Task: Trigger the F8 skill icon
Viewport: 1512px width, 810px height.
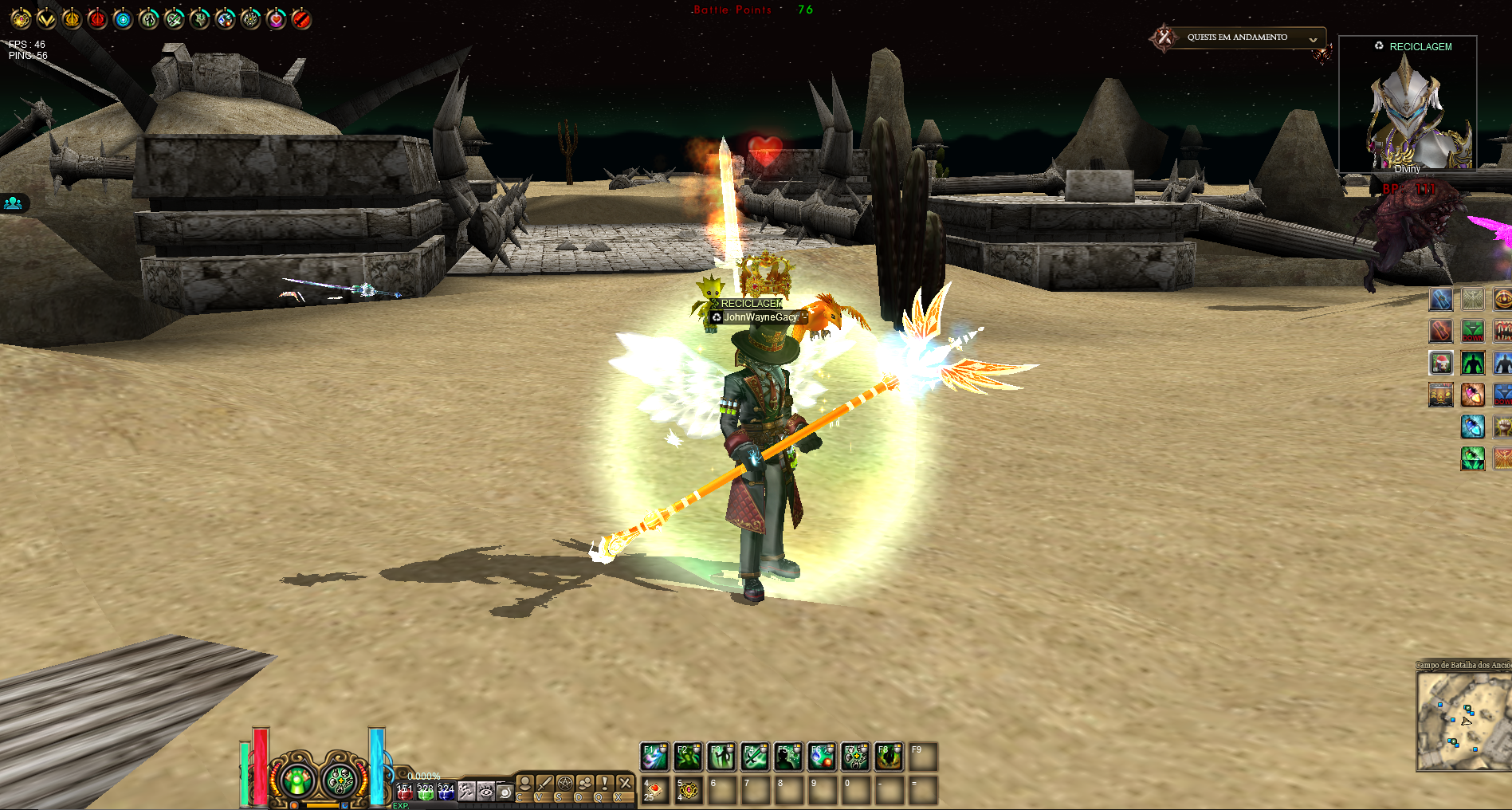Action: point(888,757)
